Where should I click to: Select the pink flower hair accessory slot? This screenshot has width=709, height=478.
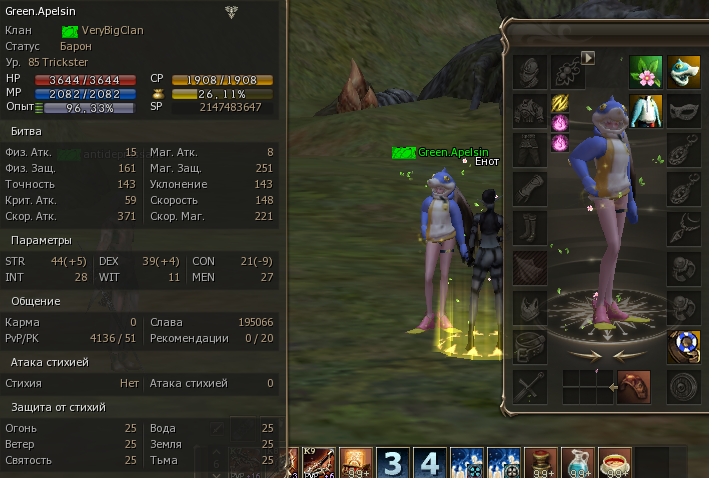pos(646,72)
